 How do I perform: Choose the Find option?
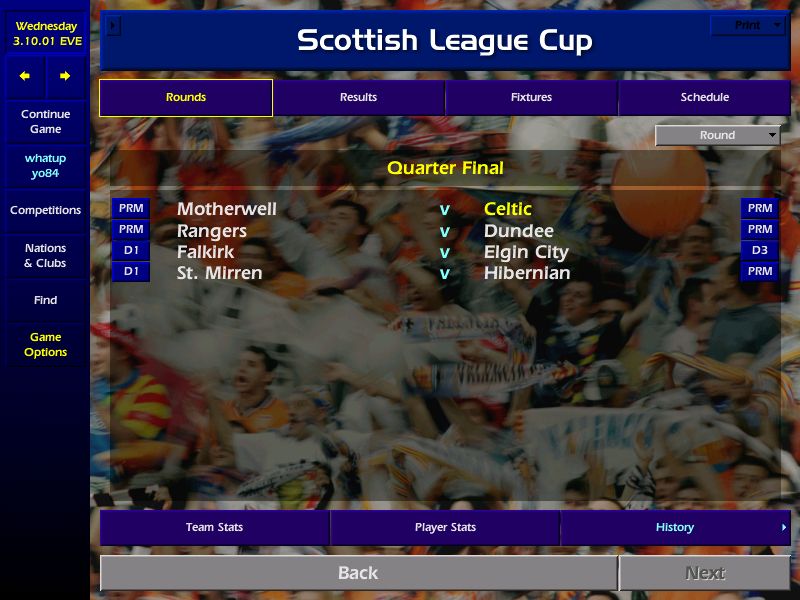pyautogui.click(x=45, y=300)
